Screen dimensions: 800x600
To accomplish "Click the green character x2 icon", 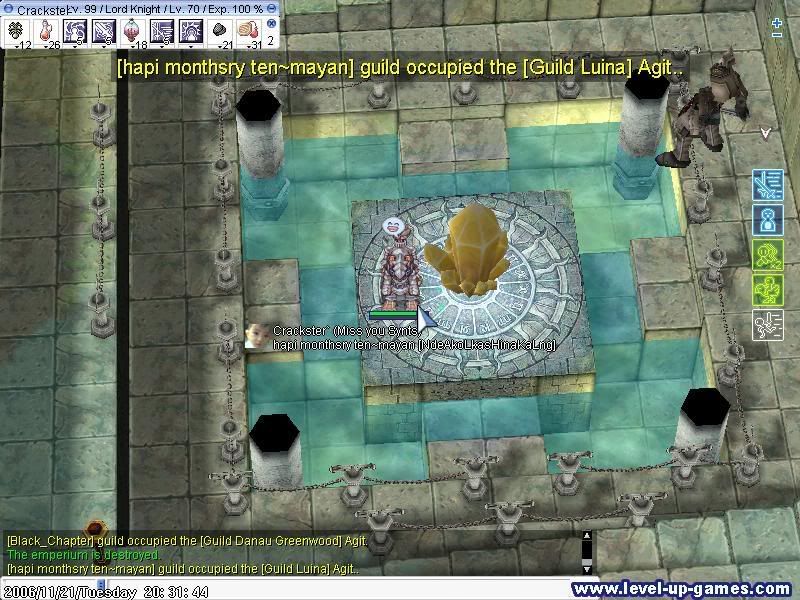I will click(x=767, y=255).
